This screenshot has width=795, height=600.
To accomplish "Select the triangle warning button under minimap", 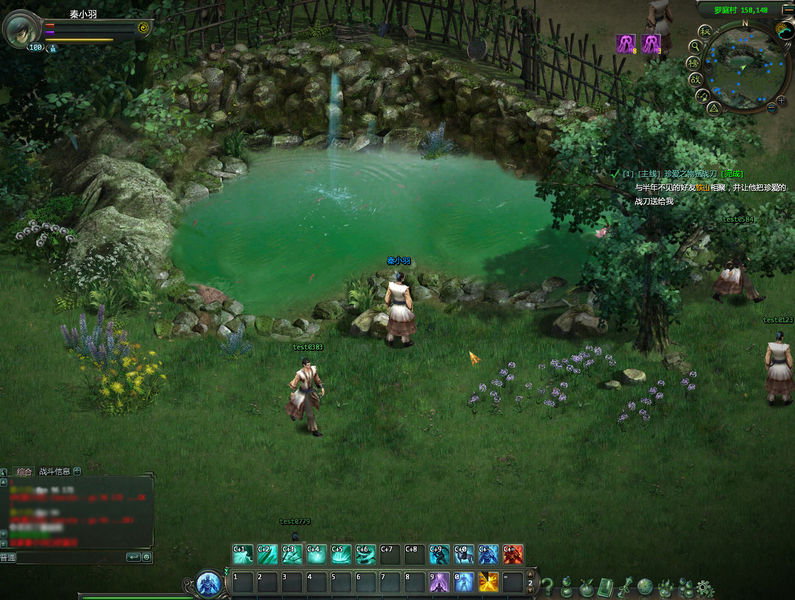I will tap(714, 107).
